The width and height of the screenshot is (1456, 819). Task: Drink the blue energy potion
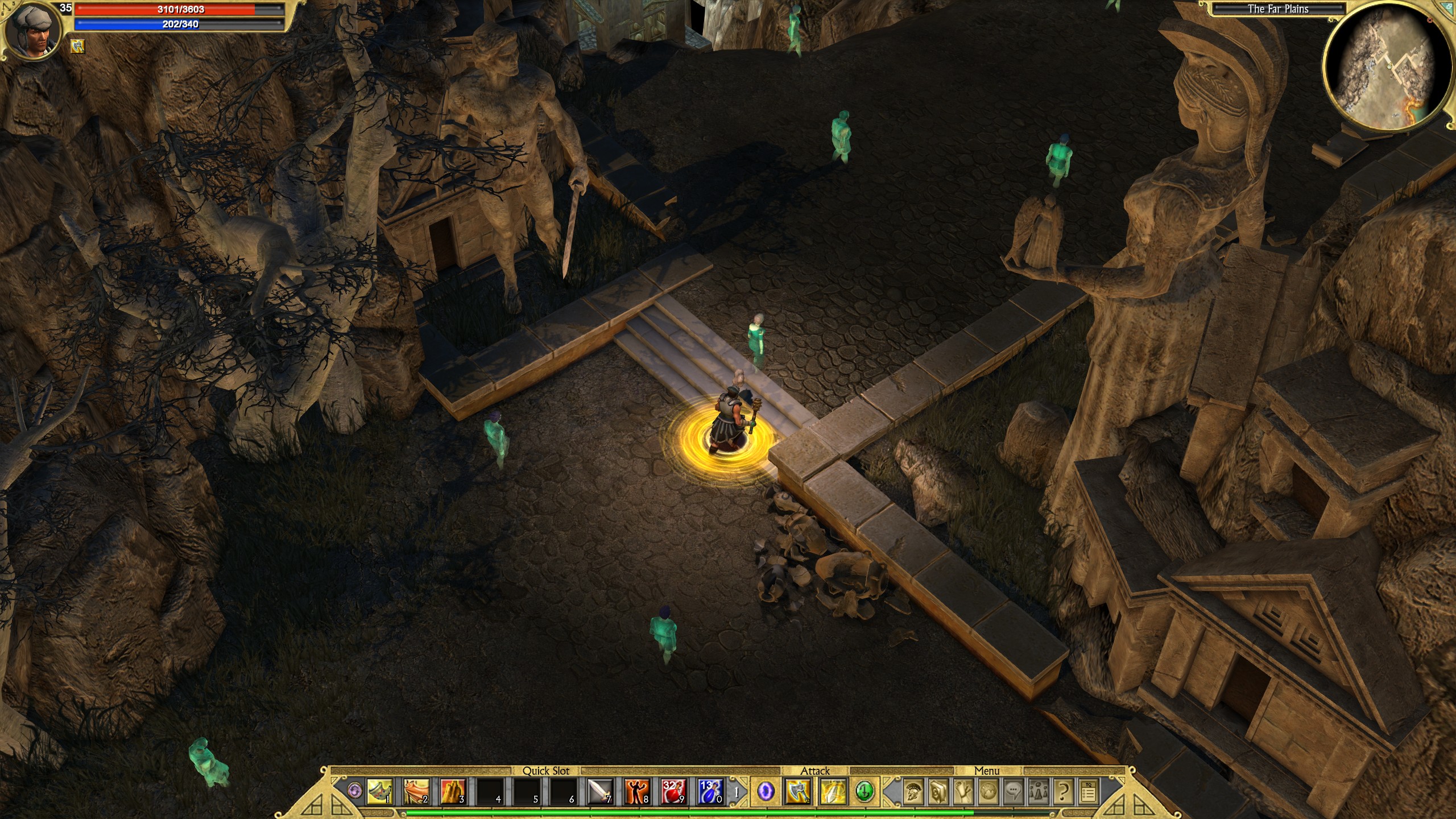[710, 792]
